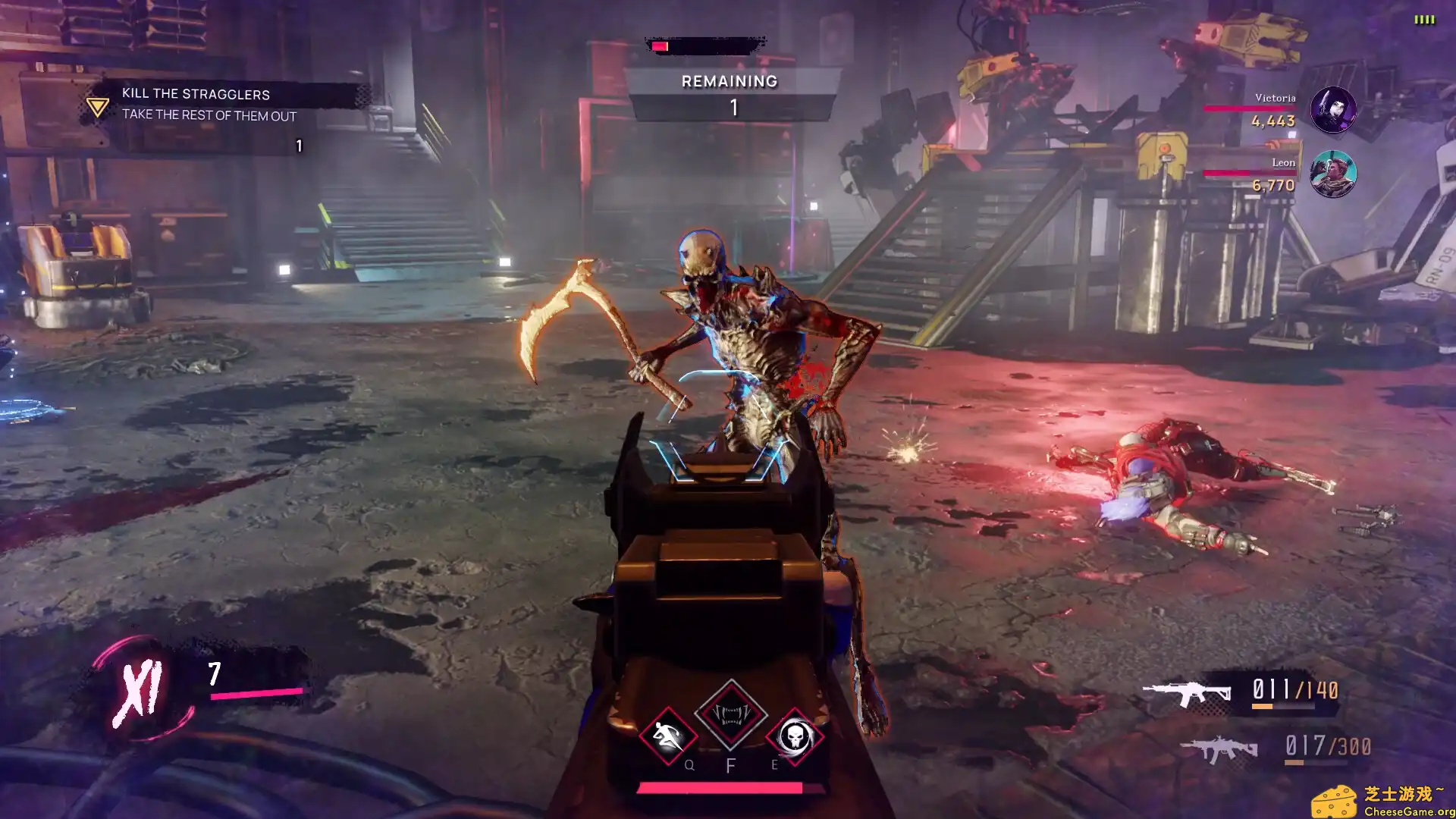The height and width of the screenshot is (819, 1456).
Task: Click Victoria's teammate portrait
Action: 1332,110
